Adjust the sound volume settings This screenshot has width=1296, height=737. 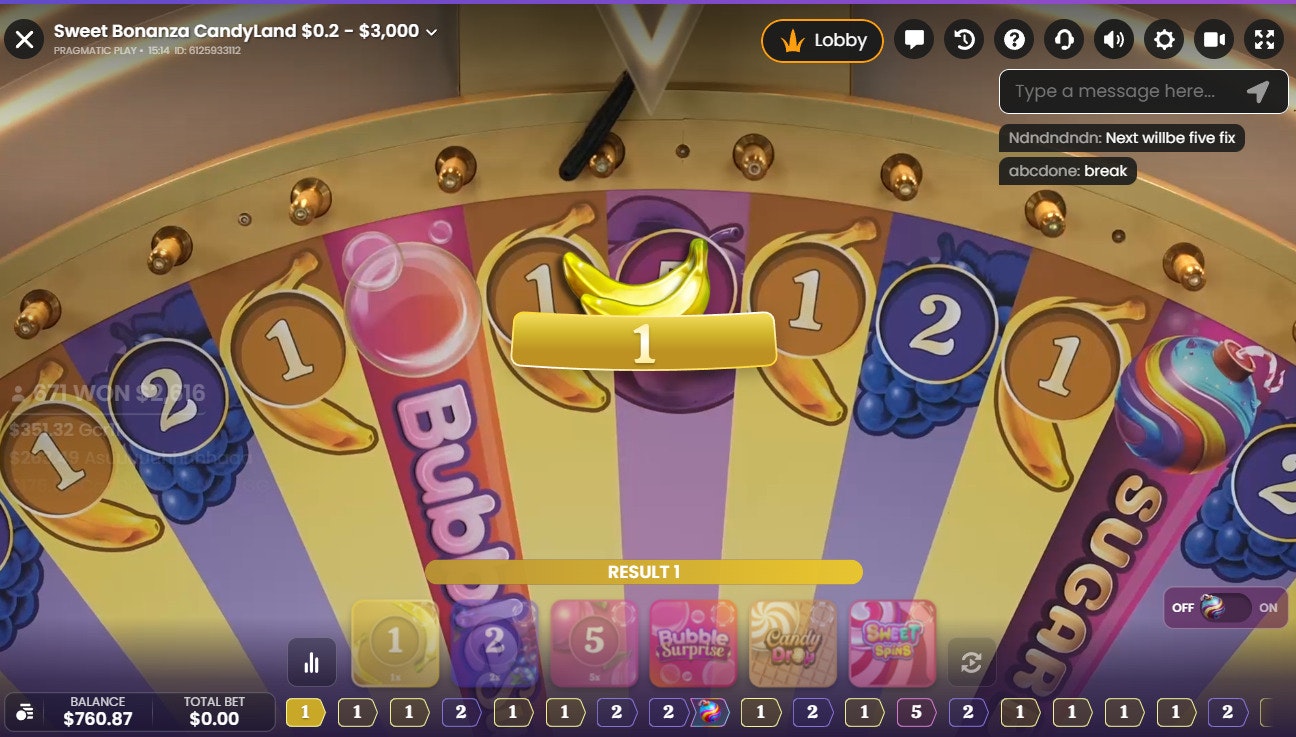tap(1113, 40)
